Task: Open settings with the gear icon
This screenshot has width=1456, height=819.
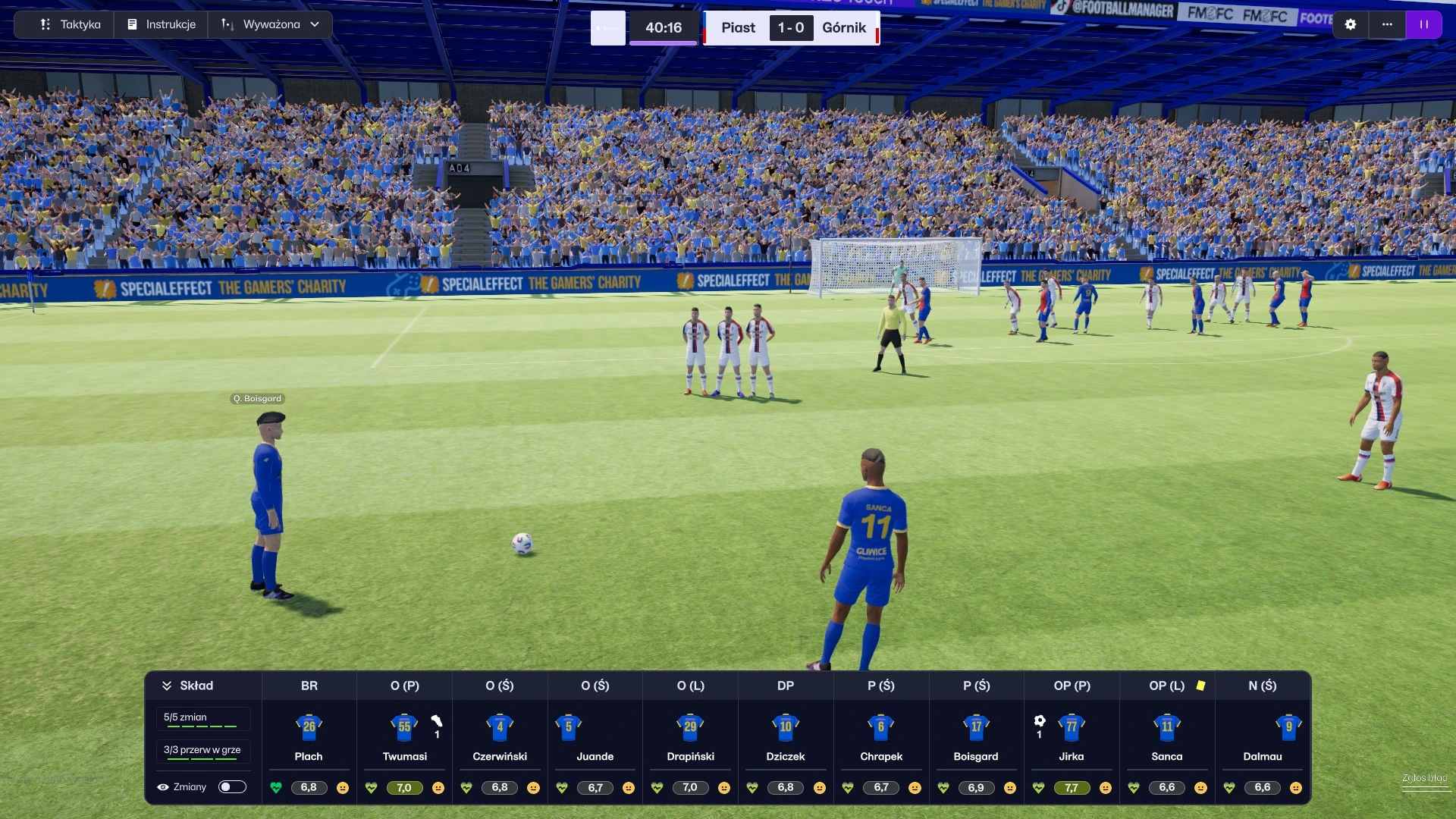Action: (x=1351, y=24)
